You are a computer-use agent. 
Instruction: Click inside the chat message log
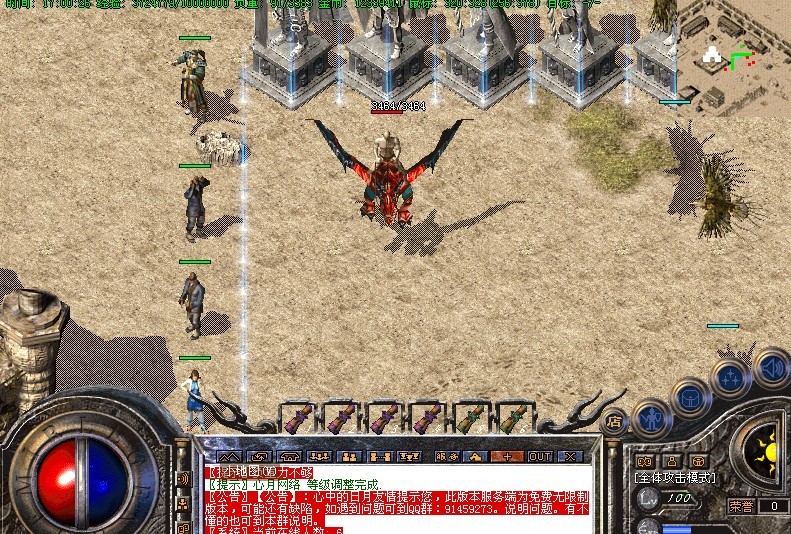pos(400,497)
